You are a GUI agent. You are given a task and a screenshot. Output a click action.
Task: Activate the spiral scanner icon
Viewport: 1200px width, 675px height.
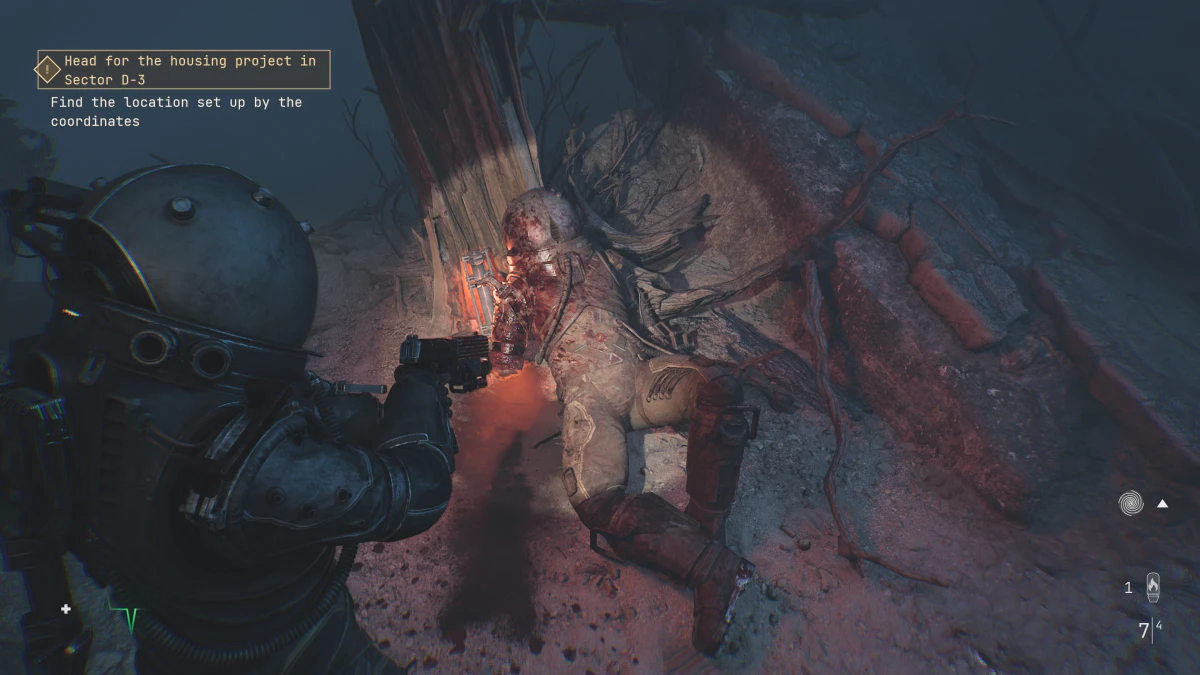click(x=1131, y=503)
